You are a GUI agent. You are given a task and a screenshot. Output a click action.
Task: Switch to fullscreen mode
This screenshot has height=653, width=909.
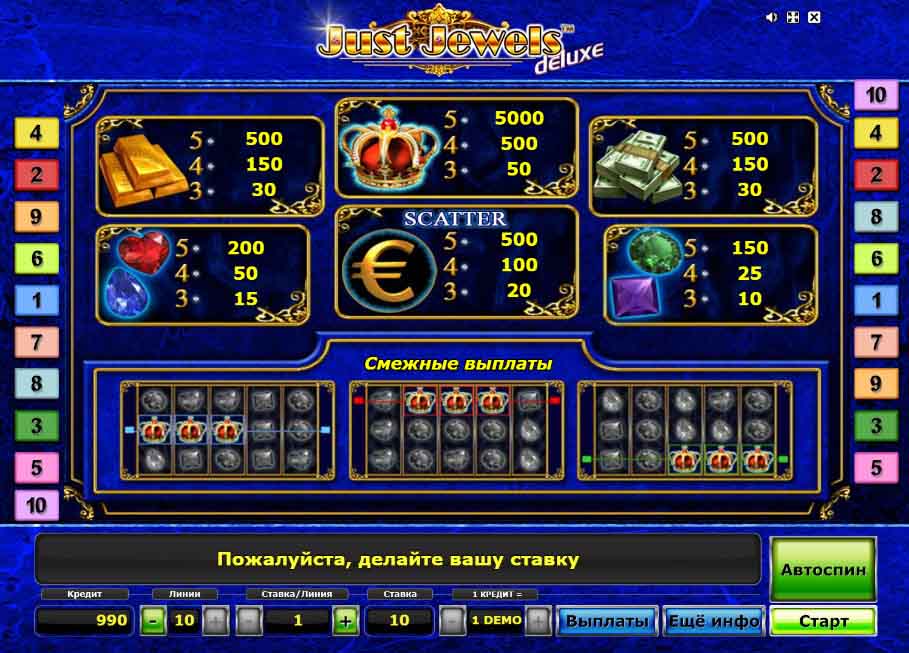(792, 17)
